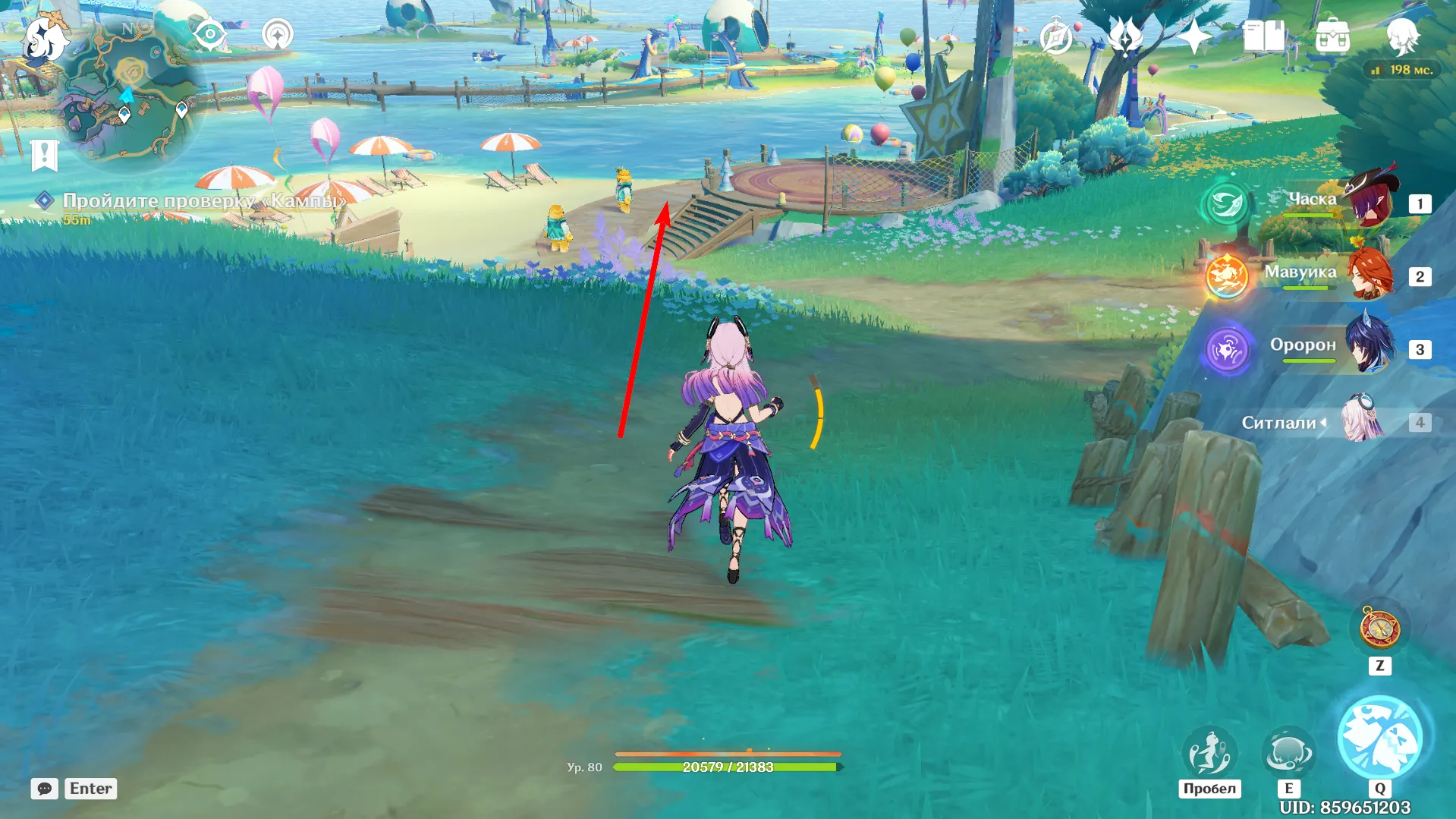Open the quest log exclamation icon
Screen dimensions: 1456x819
44,156
